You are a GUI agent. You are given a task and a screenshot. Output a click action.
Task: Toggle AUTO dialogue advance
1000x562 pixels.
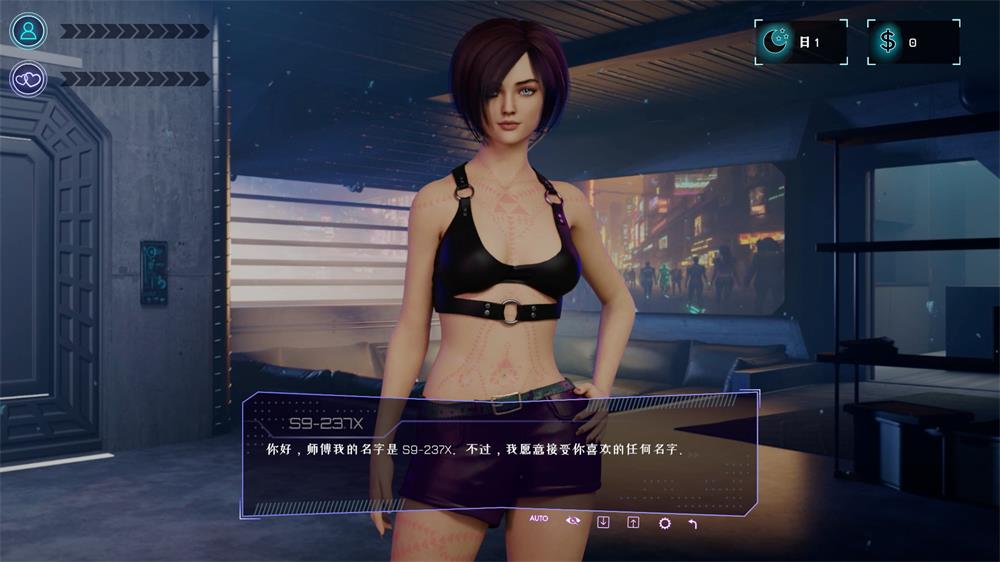pyautogui.click(x=539, y=519)
